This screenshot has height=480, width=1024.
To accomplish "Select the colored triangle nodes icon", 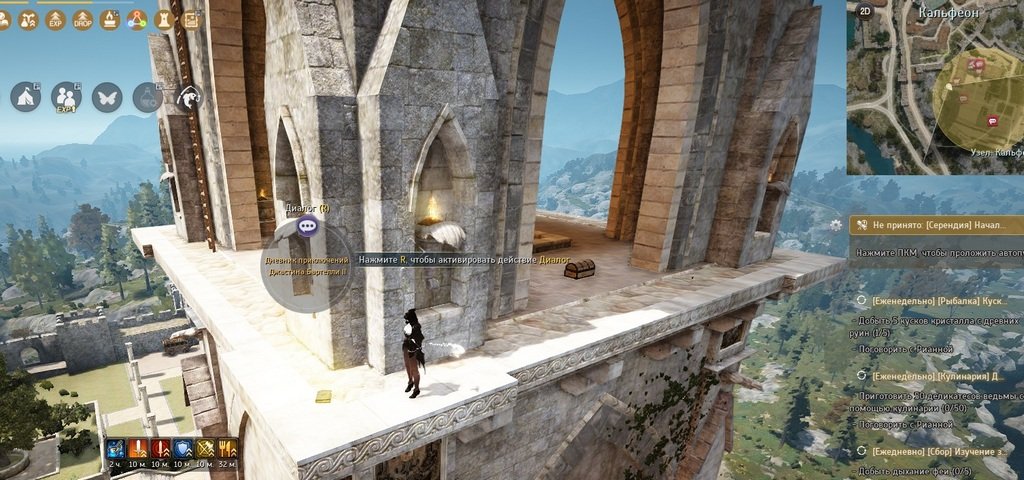I will coord(137,19).
